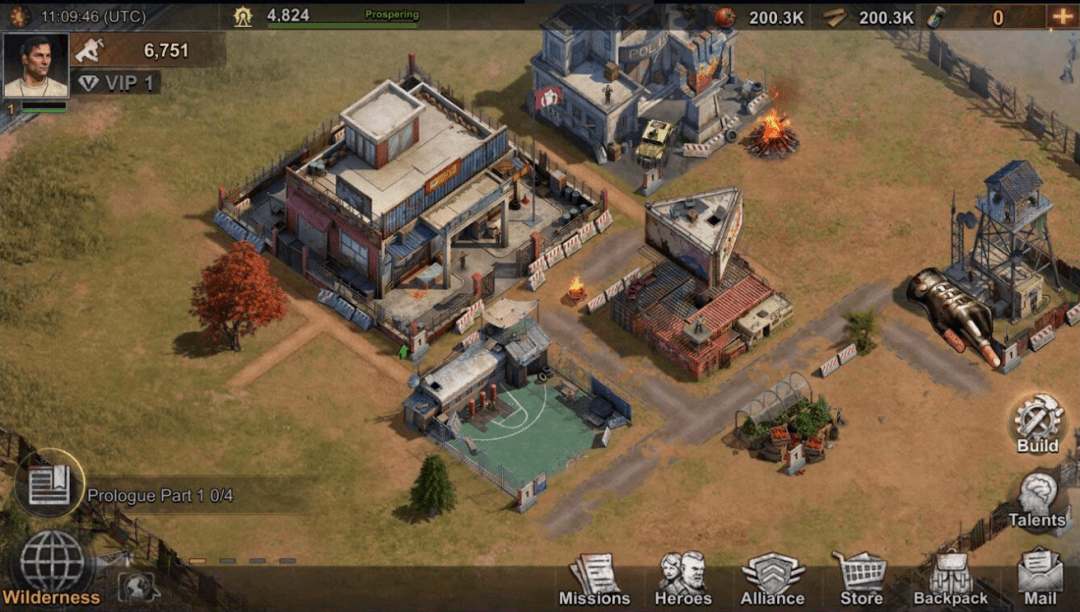Open the Backpack inventory
Image resolution: width=1080 pixels, height=612 pixels.
pos(950,580)
